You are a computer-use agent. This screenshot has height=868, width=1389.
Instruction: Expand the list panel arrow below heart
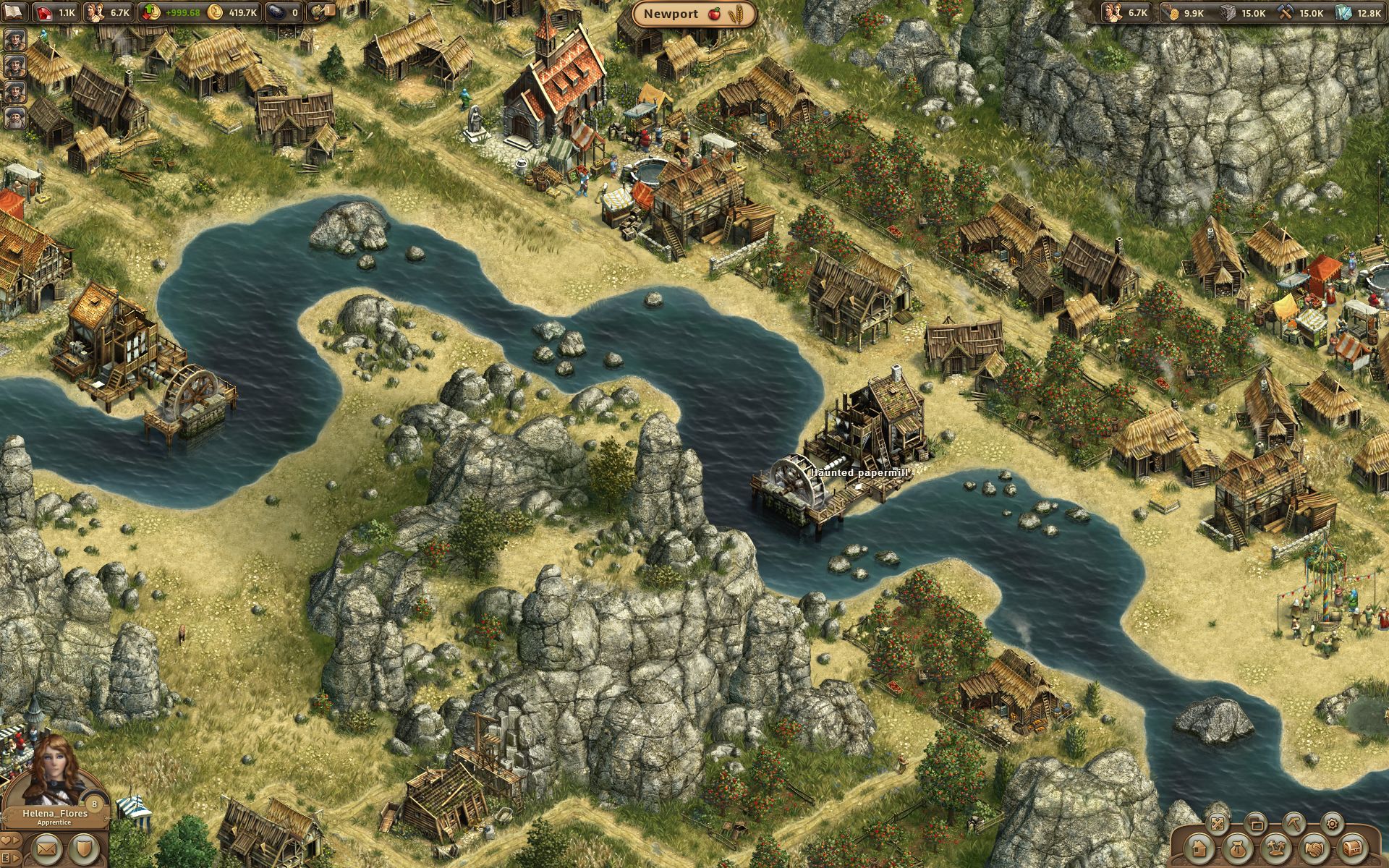pyautogui.click(x=12, y=857)
